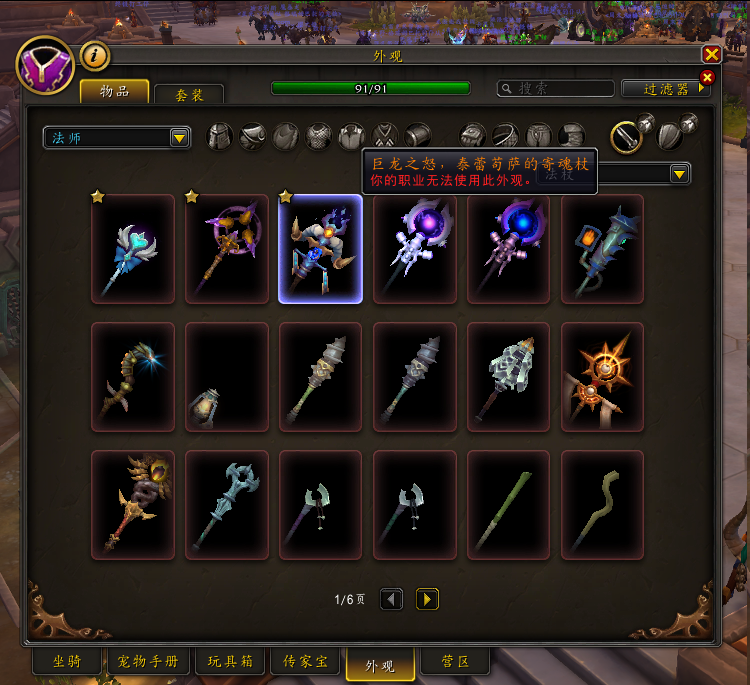Close the Appearances (外观) window

point(711,55)
